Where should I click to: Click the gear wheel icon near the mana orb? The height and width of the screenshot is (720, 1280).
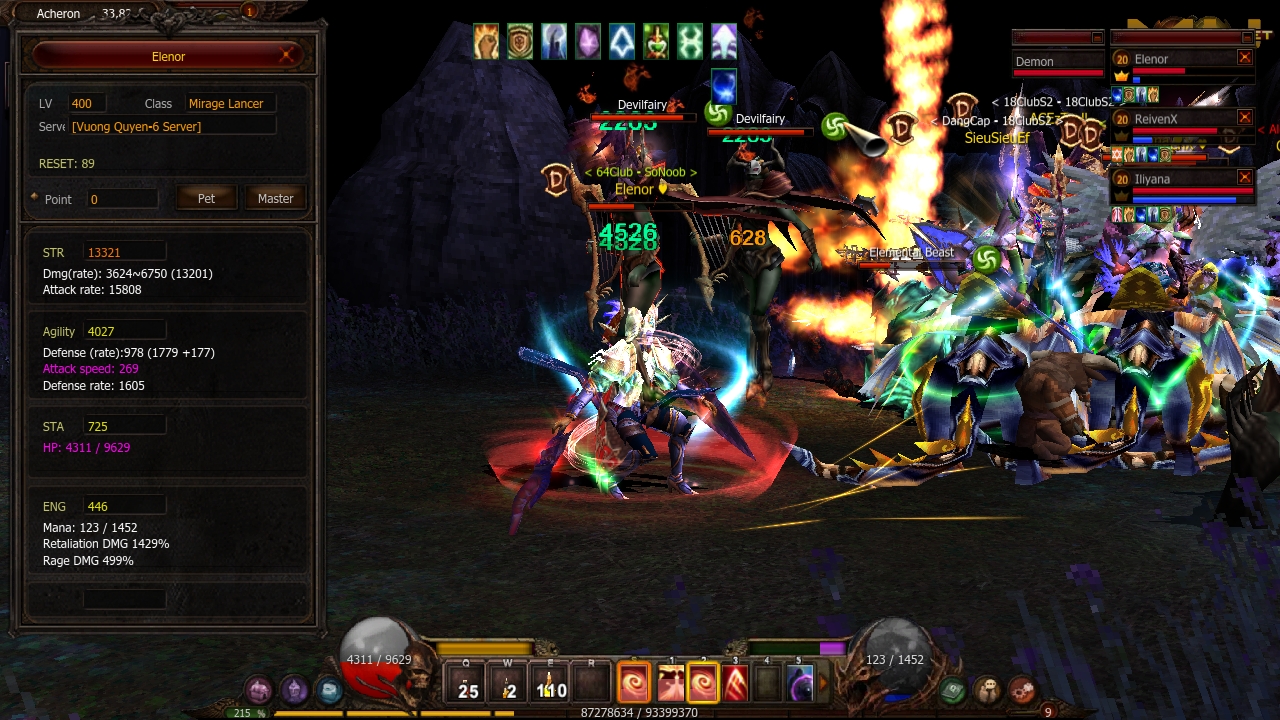1021,689
